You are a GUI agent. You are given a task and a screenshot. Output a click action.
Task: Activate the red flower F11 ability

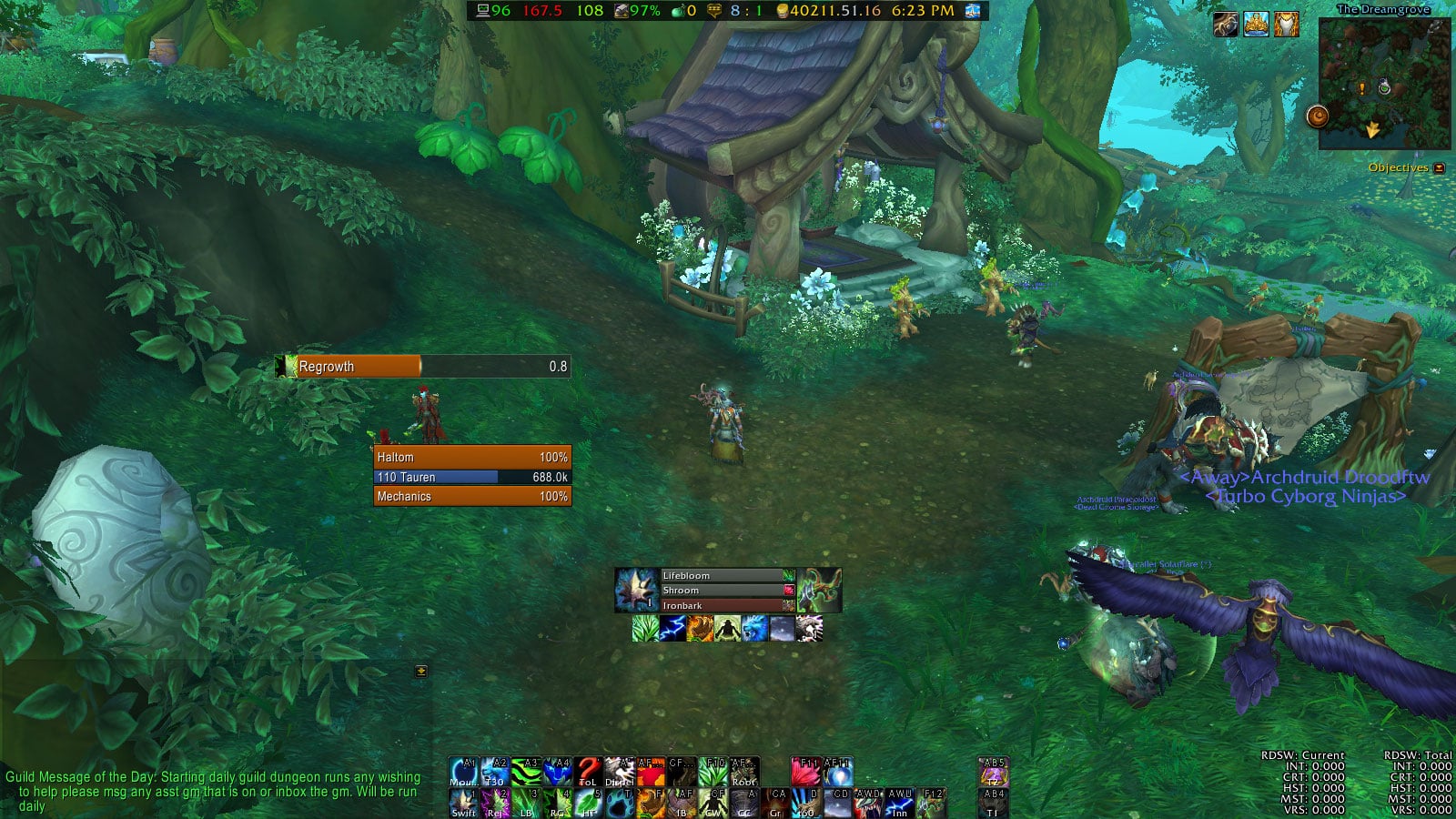[805, 772]
